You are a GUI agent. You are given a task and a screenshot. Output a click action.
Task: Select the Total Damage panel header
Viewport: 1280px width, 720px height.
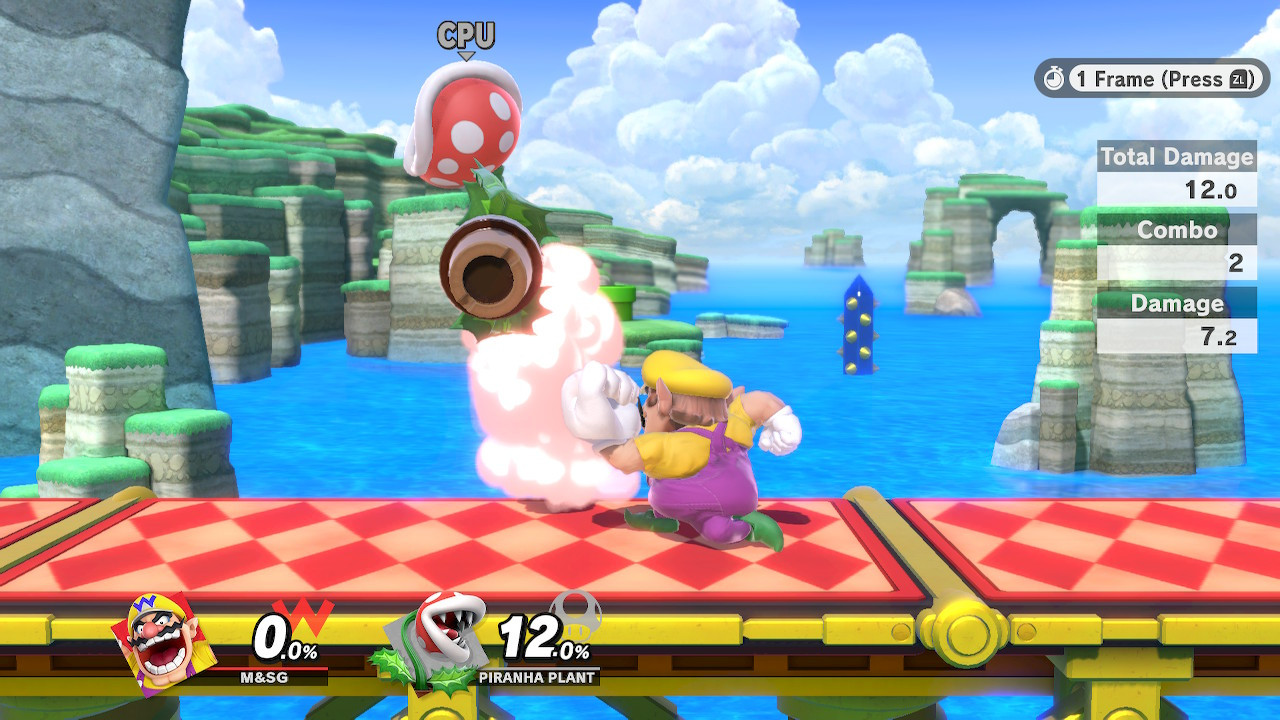pos(1177,157)
